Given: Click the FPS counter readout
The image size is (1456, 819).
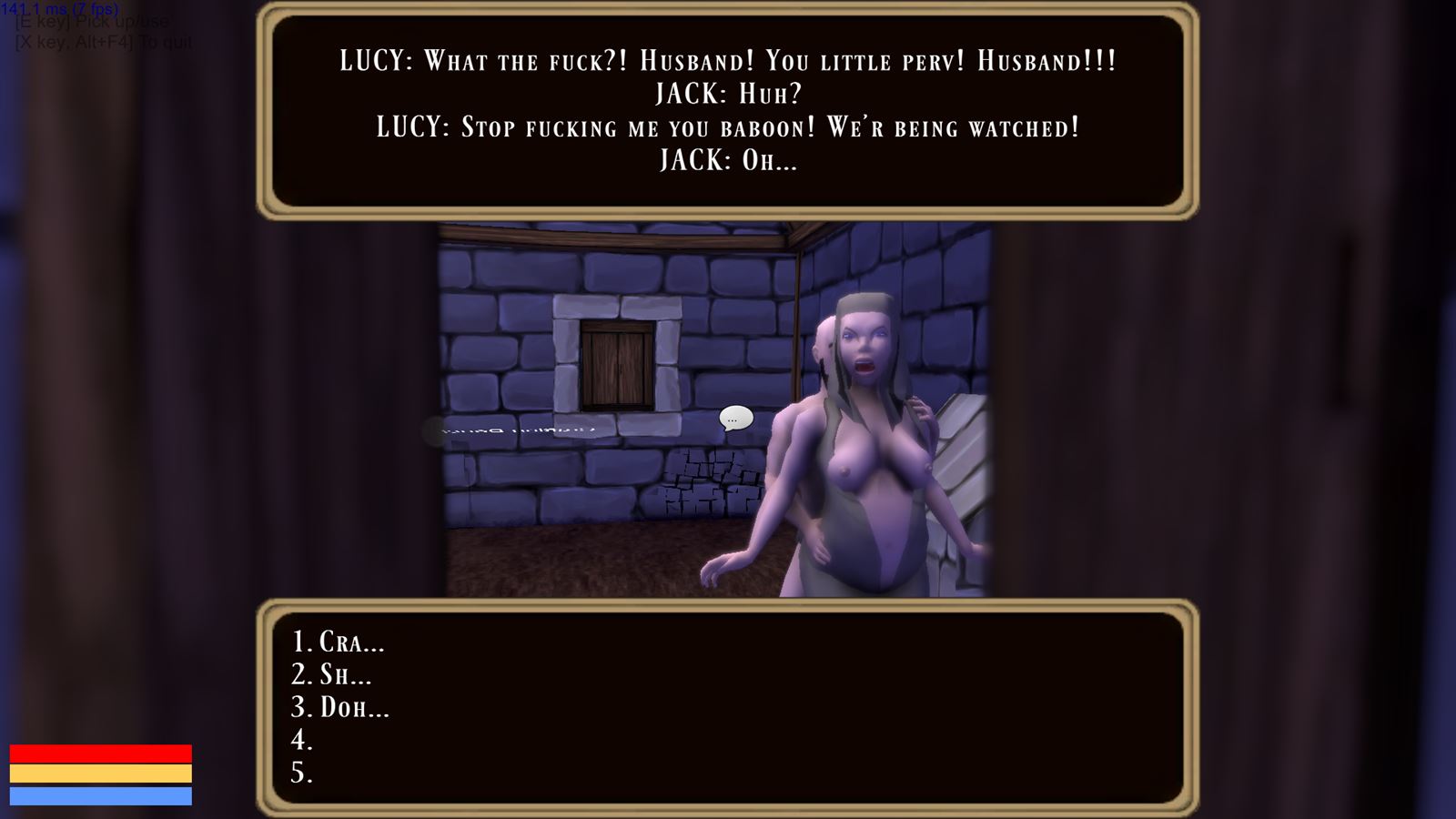Looking at the screenshot, I should coord(59,7).
